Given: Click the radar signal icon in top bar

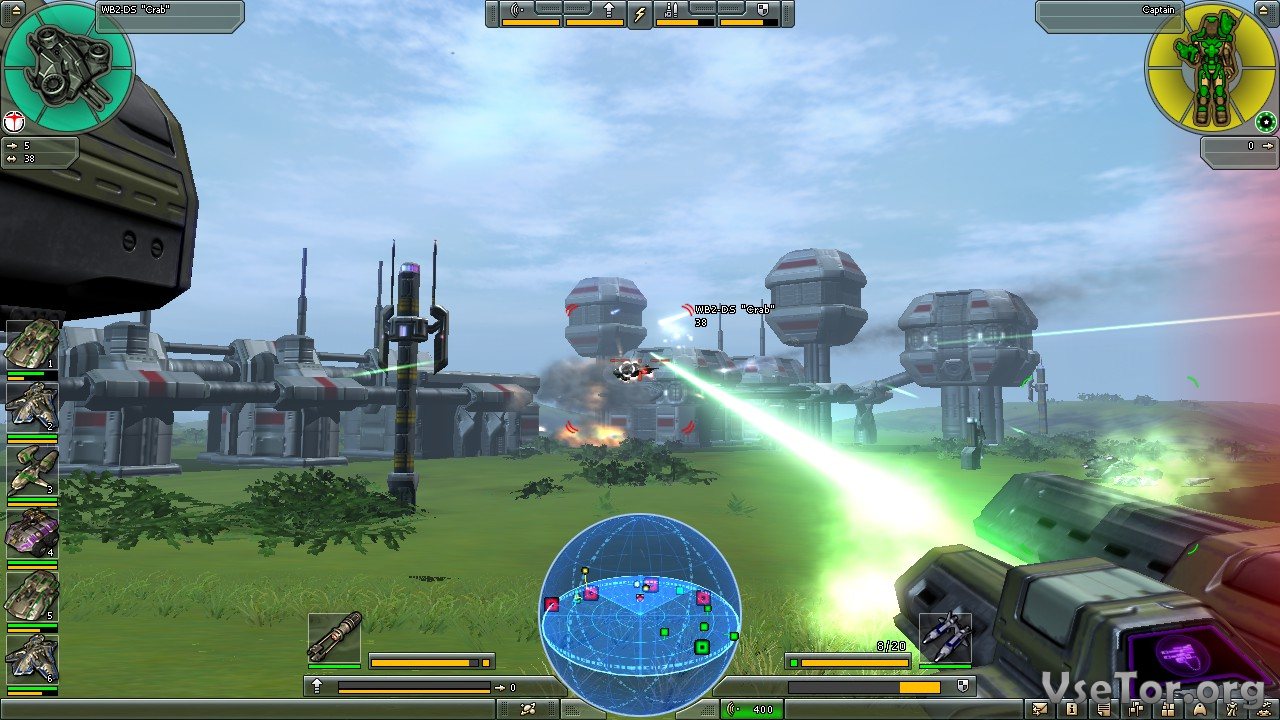Looking at the screenshot, I should 517,11.
